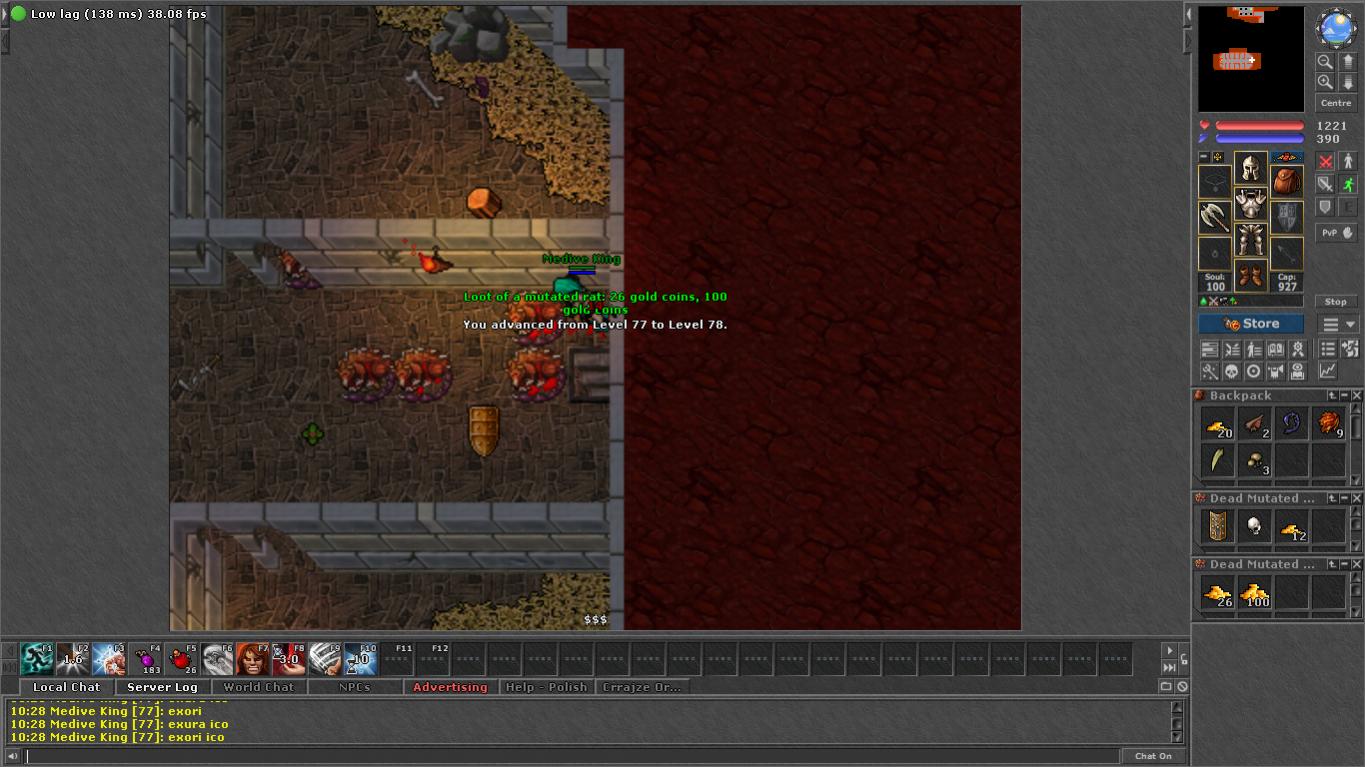Open the Store
1365x767 pixels.
click(x=1251, y=324)
